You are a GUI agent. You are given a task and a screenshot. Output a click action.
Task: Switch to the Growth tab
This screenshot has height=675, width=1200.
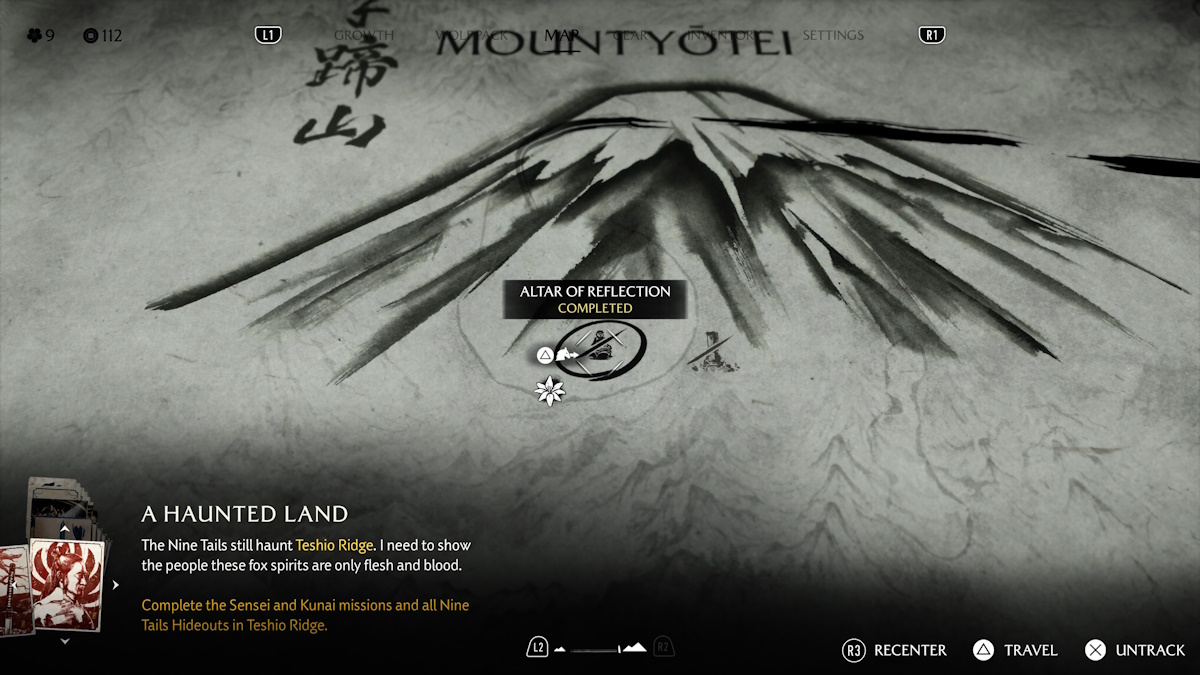click(x=364, y=35)
